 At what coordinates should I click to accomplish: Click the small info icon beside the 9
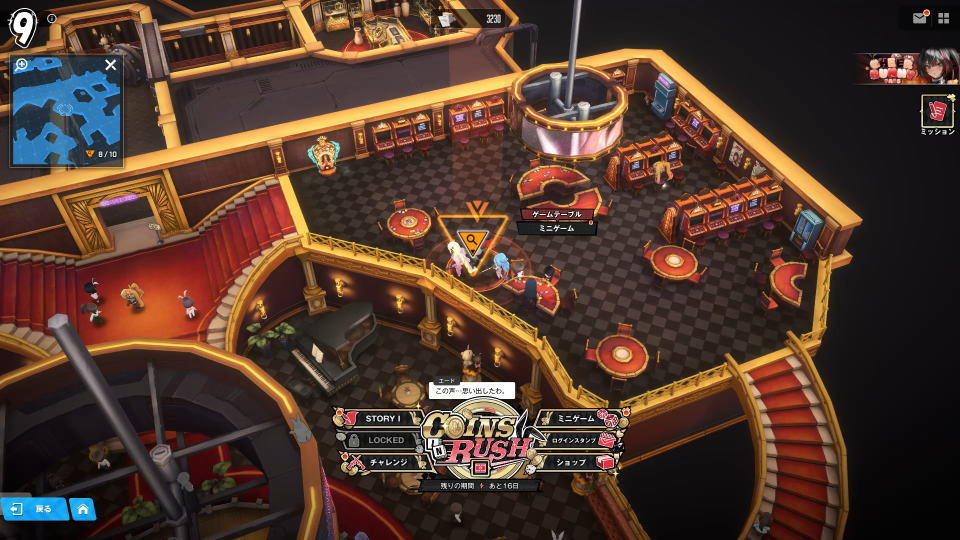pos(52,18)
